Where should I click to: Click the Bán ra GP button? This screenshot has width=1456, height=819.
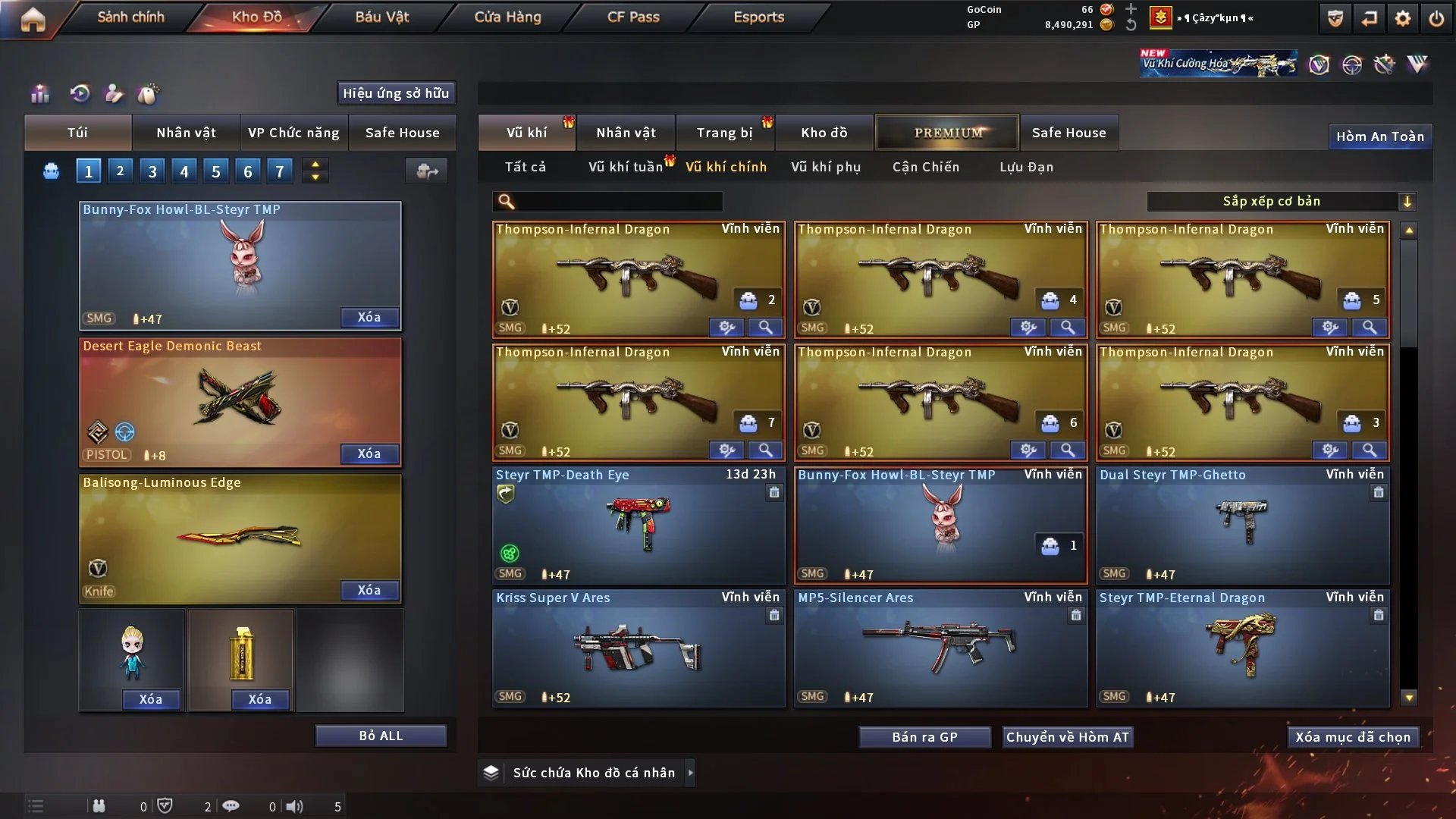pyautogui.click(x=924, y=737)
